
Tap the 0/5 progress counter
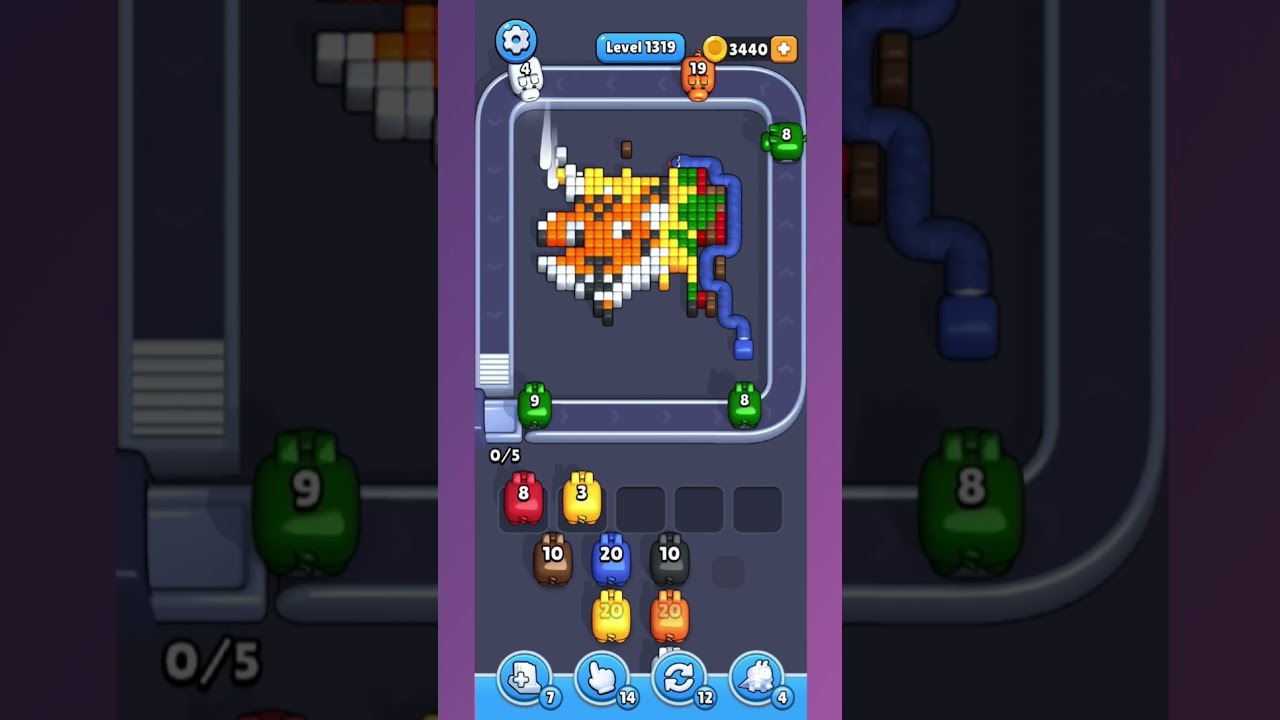[505, 454]
